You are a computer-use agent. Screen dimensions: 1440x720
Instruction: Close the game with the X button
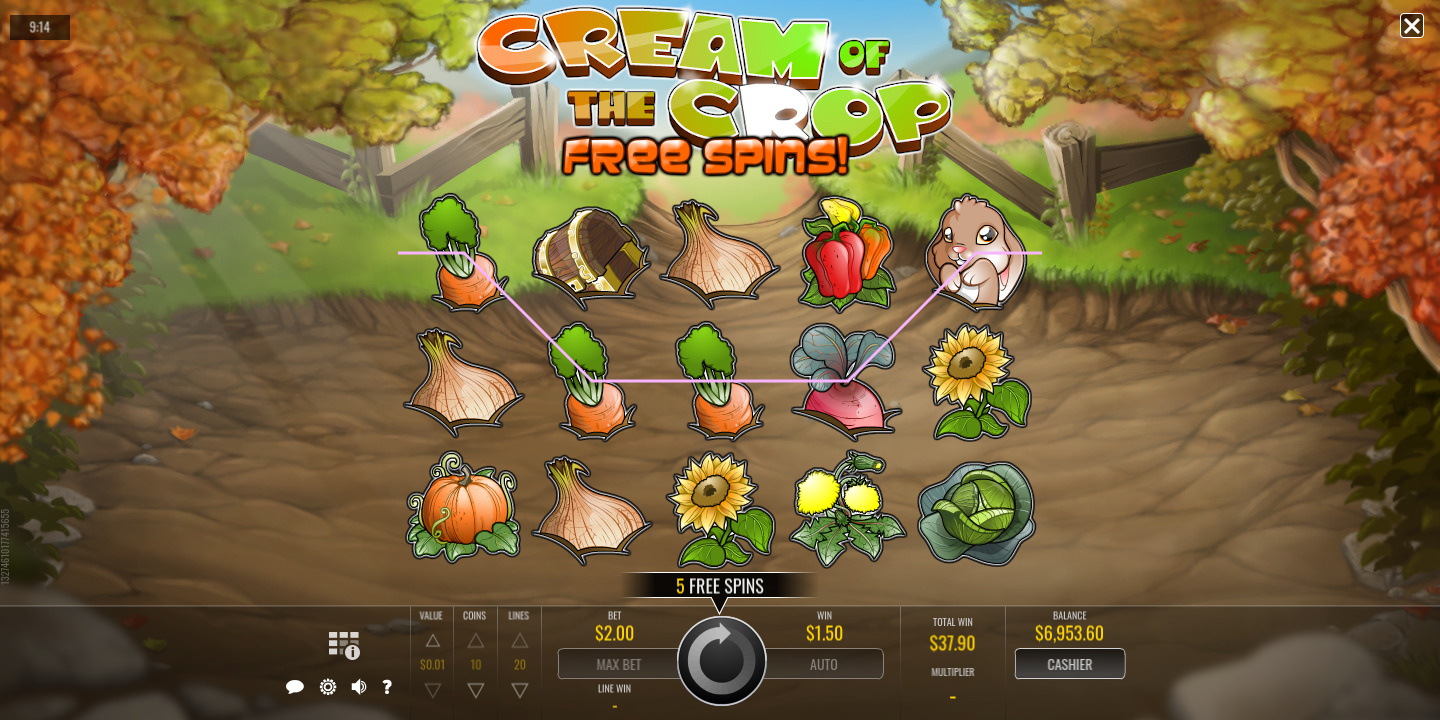pyautogui.click(x=1411, y=26)
